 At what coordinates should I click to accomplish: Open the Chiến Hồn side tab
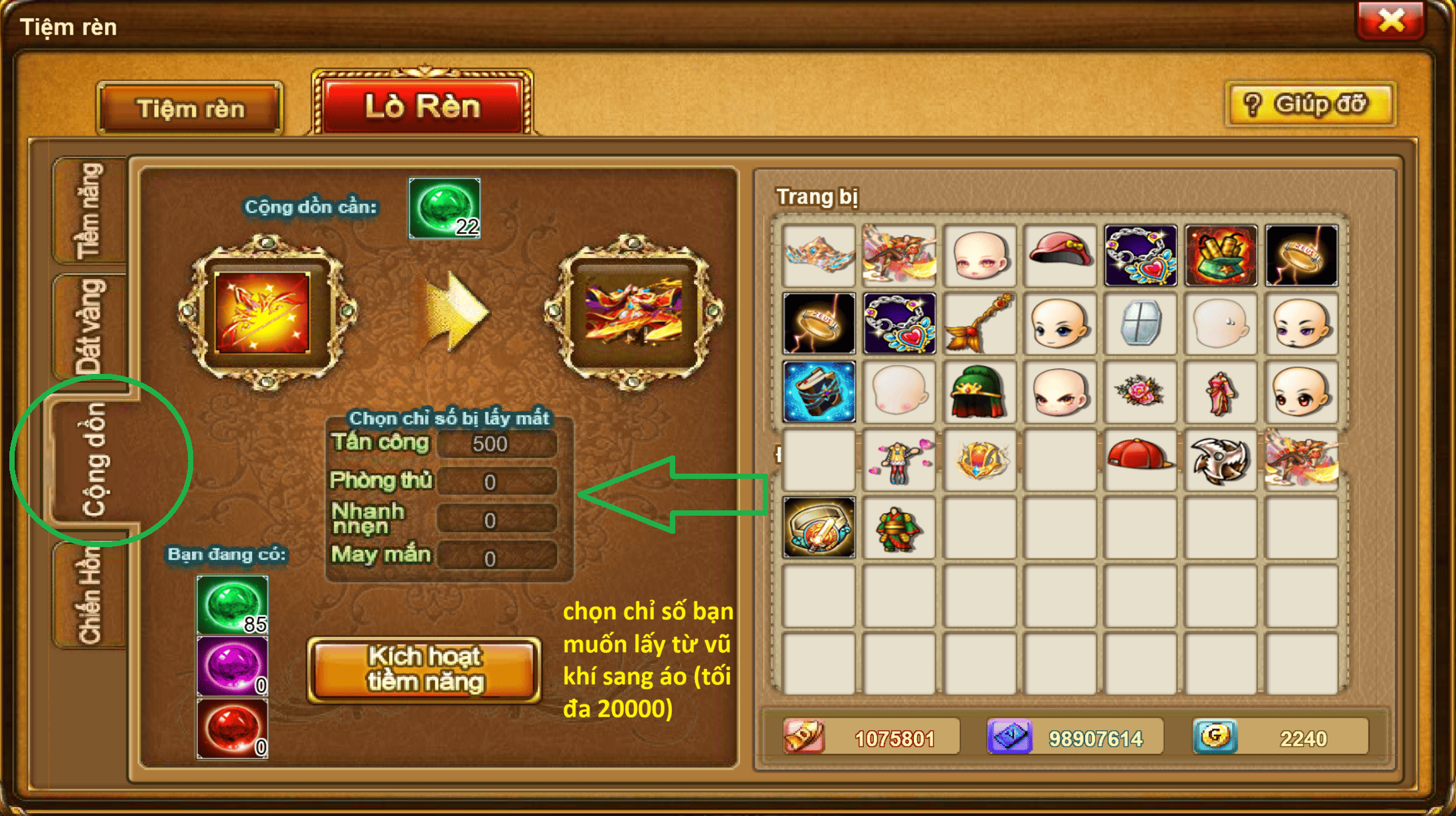(x=90, y=594)
